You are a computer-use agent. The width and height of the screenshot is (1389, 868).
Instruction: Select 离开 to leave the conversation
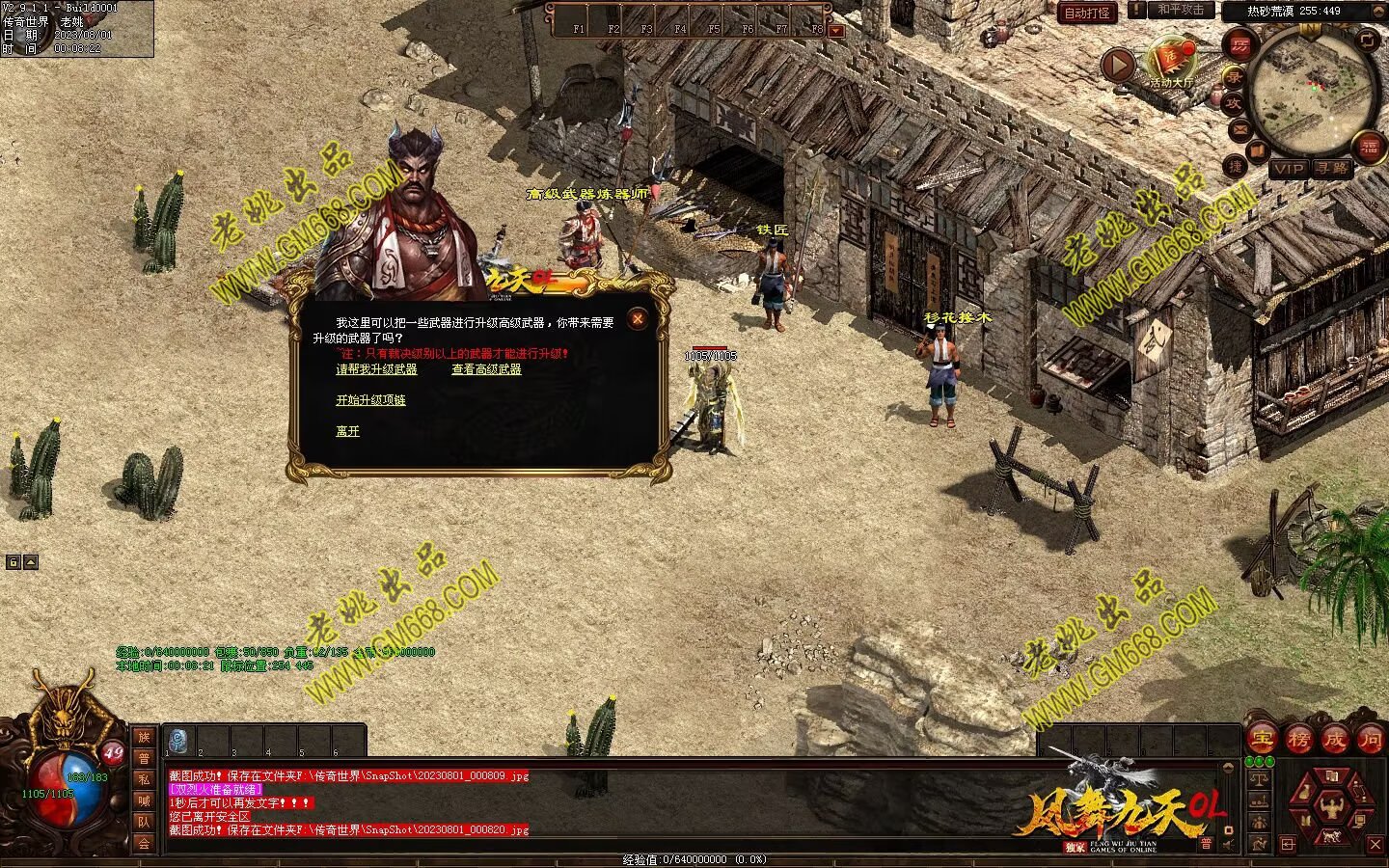click(347, 431)
